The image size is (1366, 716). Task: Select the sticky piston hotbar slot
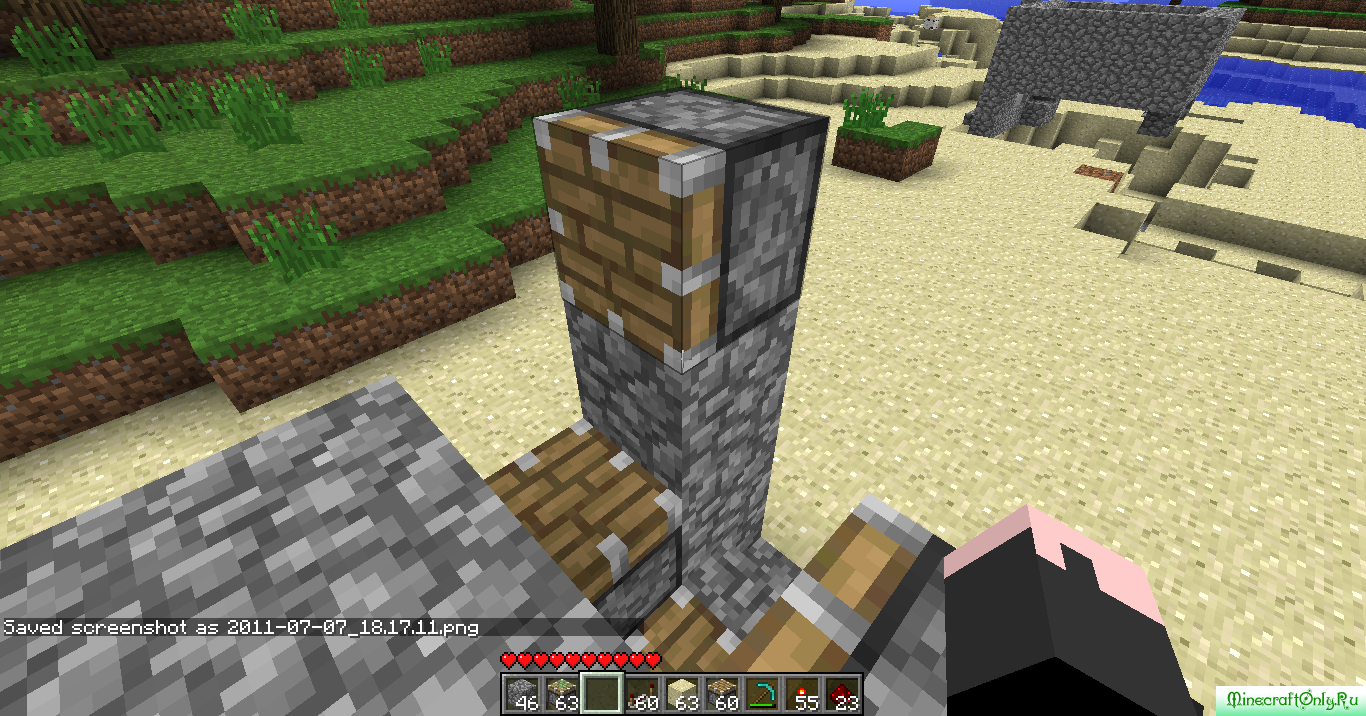561,693
